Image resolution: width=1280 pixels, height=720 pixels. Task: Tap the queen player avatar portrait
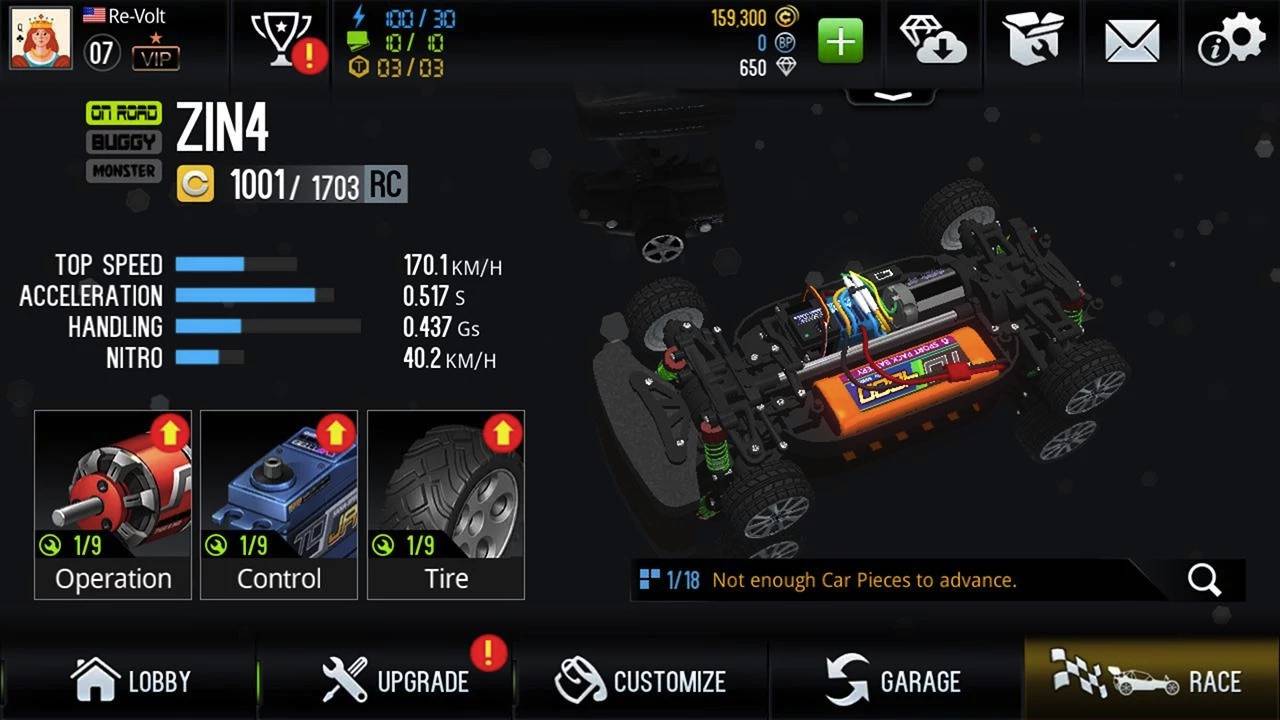click(41, 38)
